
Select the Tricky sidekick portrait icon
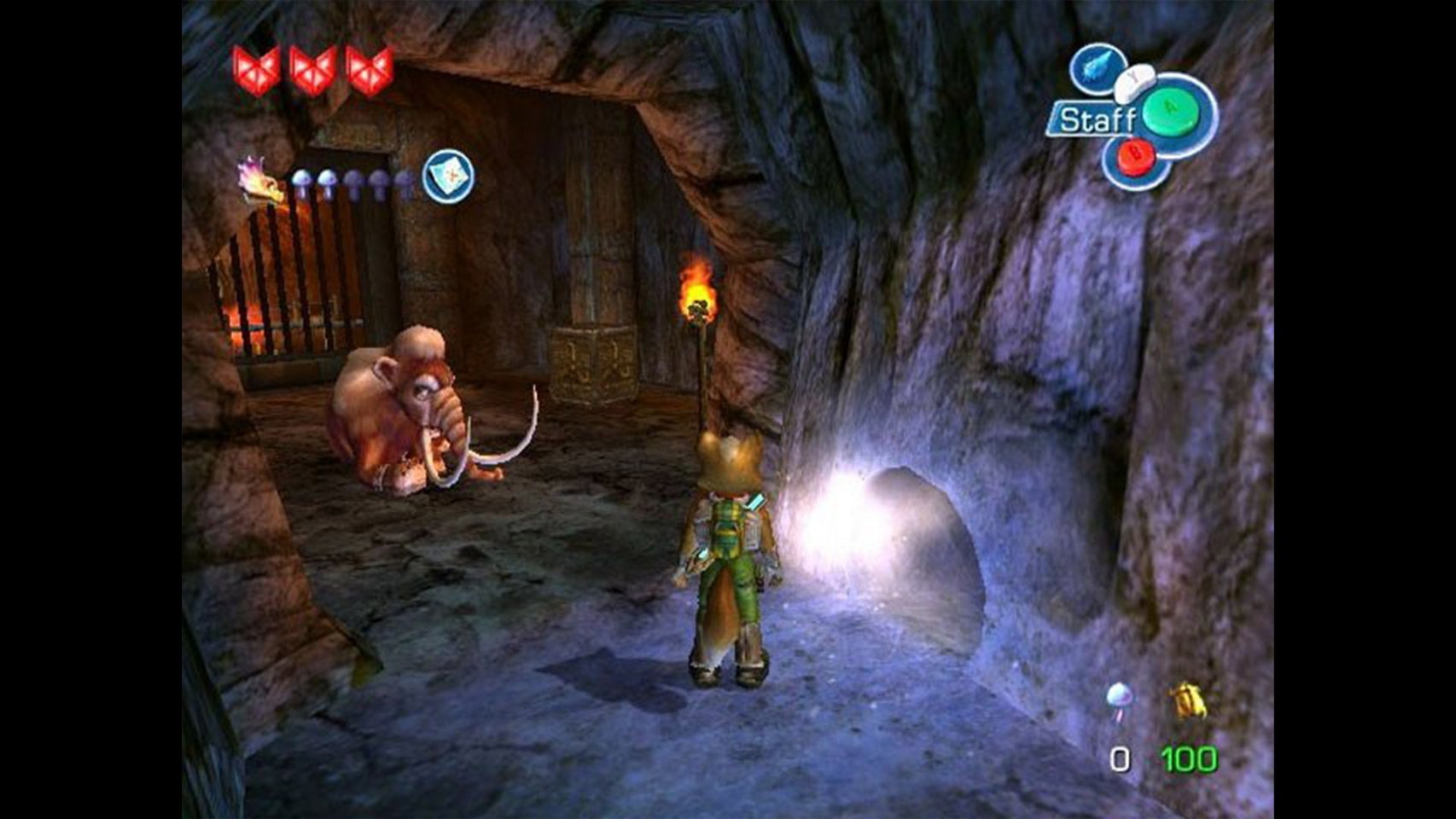point(261,181)
